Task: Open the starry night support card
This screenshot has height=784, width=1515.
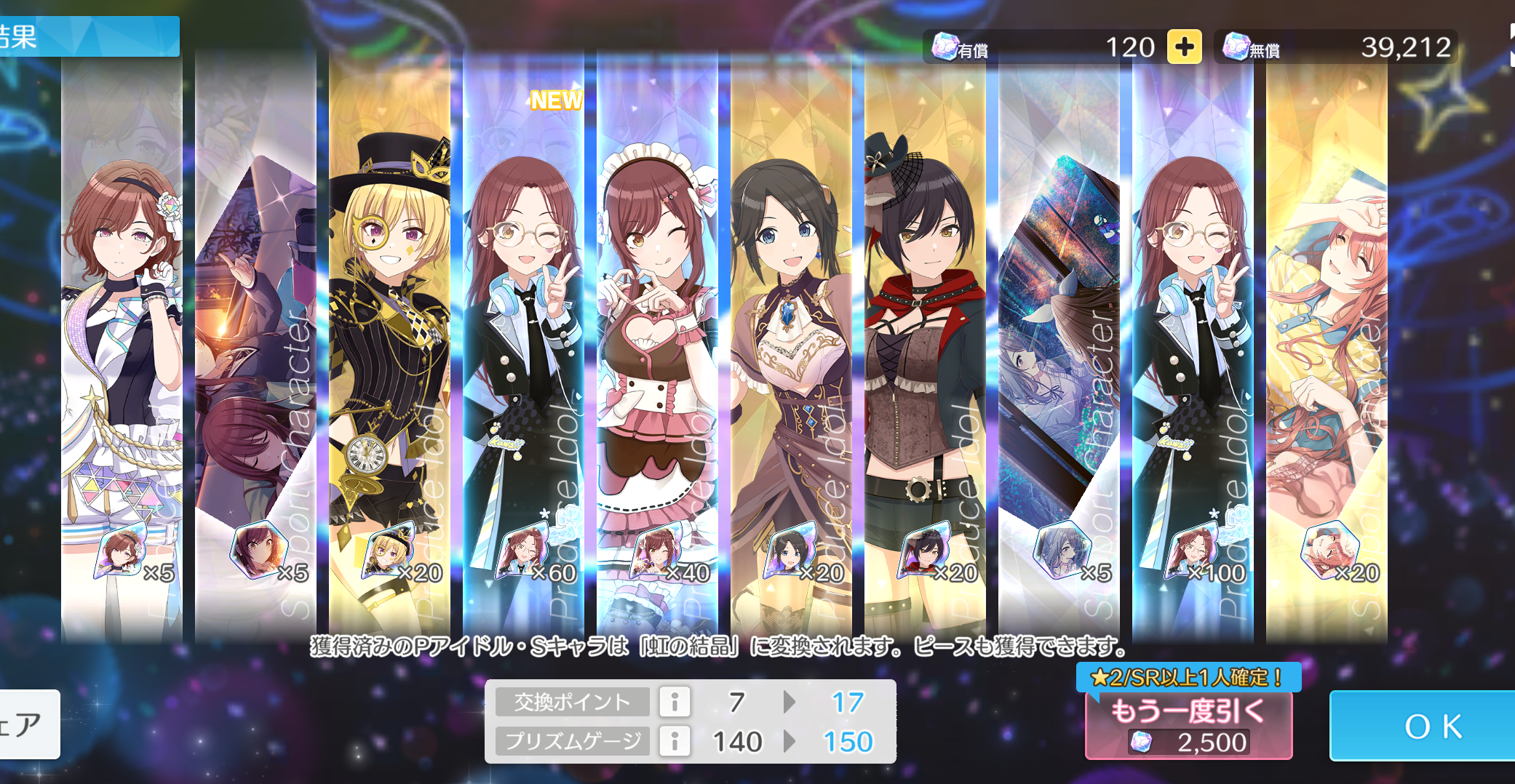Action: pos(1059,349)
